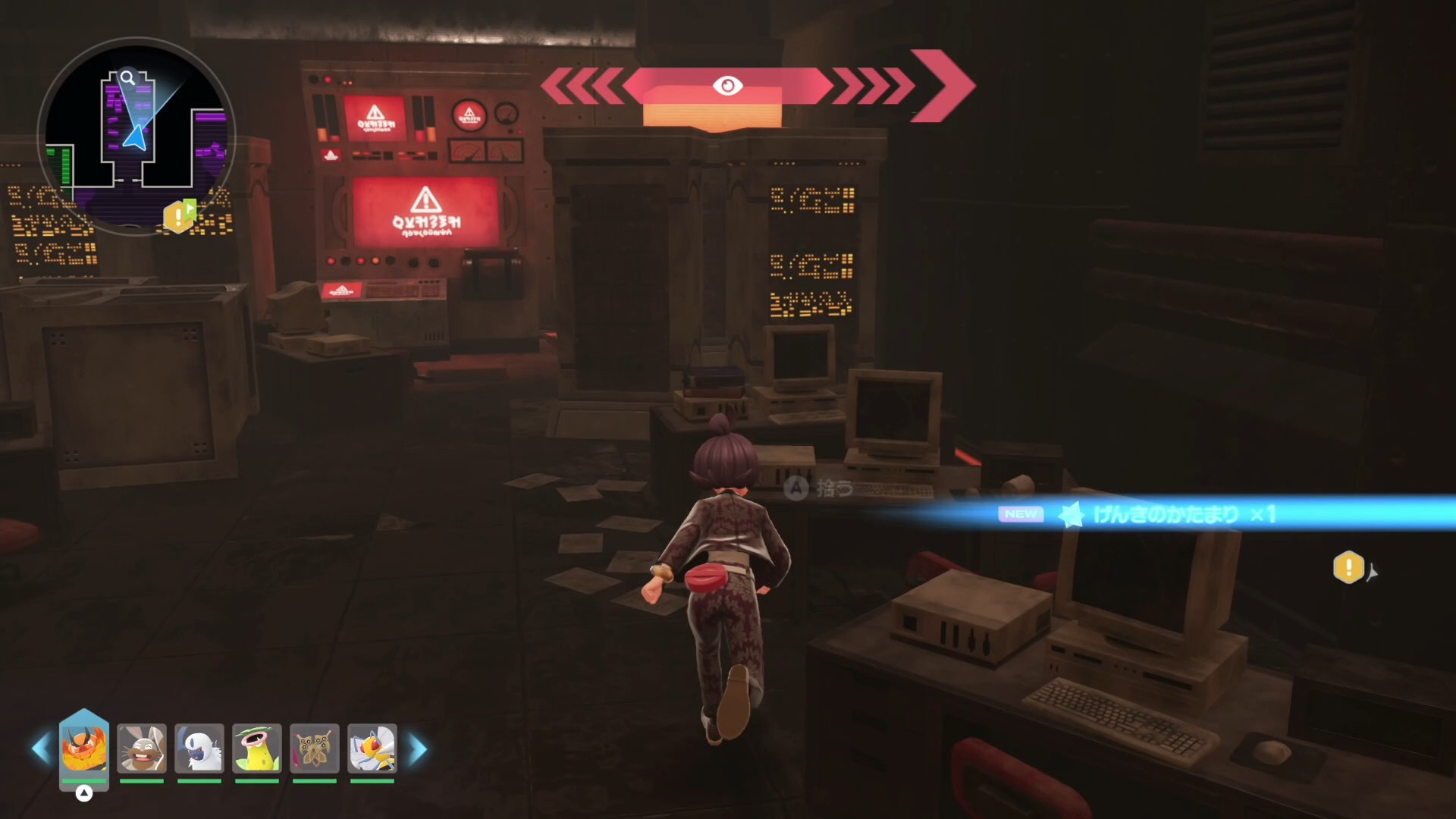The height and width of the screenshot is (819, 1456).
Task: Choose Beedrill from the party bar
Action: pos(372,748)
